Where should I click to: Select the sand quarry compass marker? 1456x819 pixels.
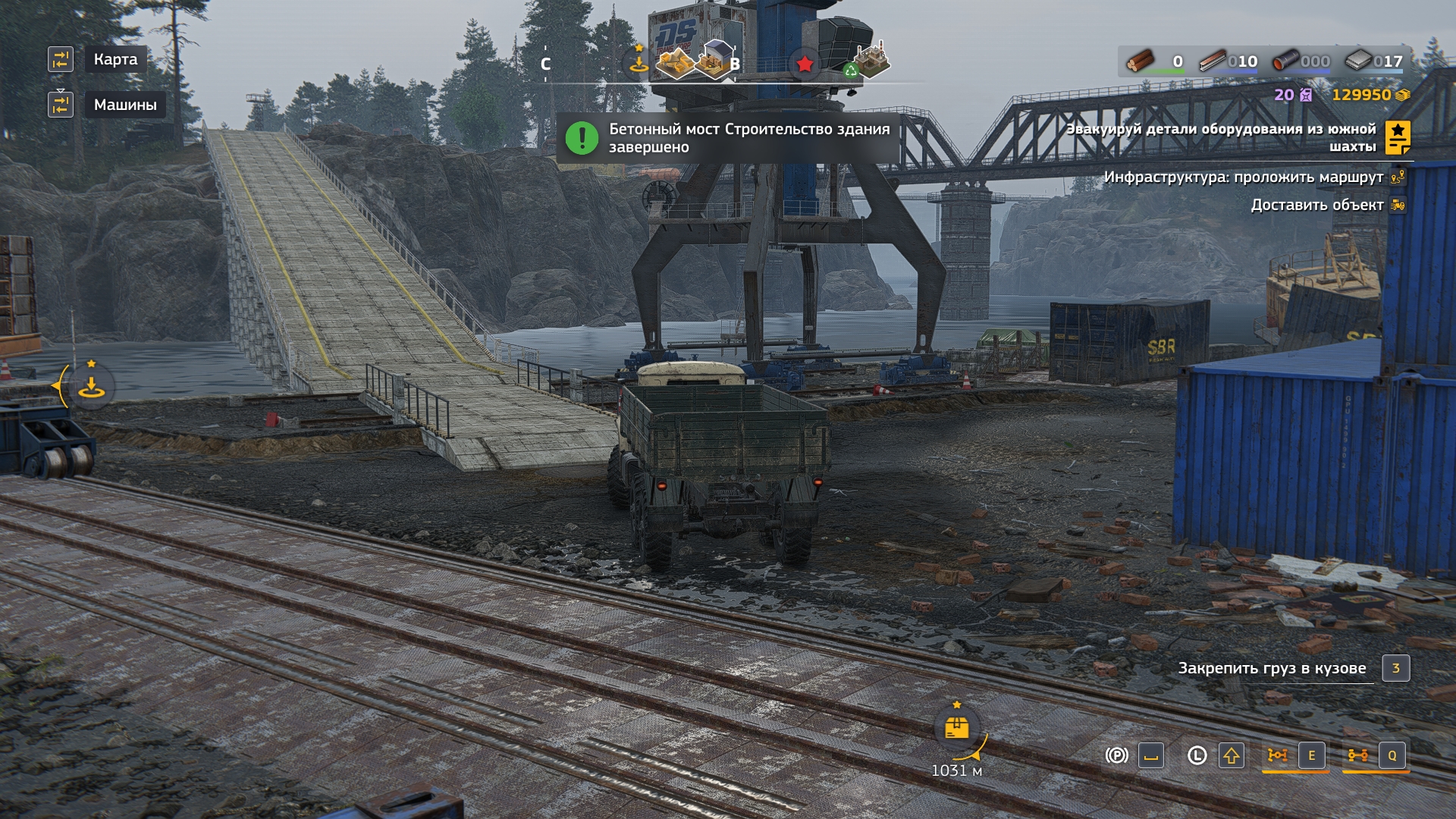674,62
